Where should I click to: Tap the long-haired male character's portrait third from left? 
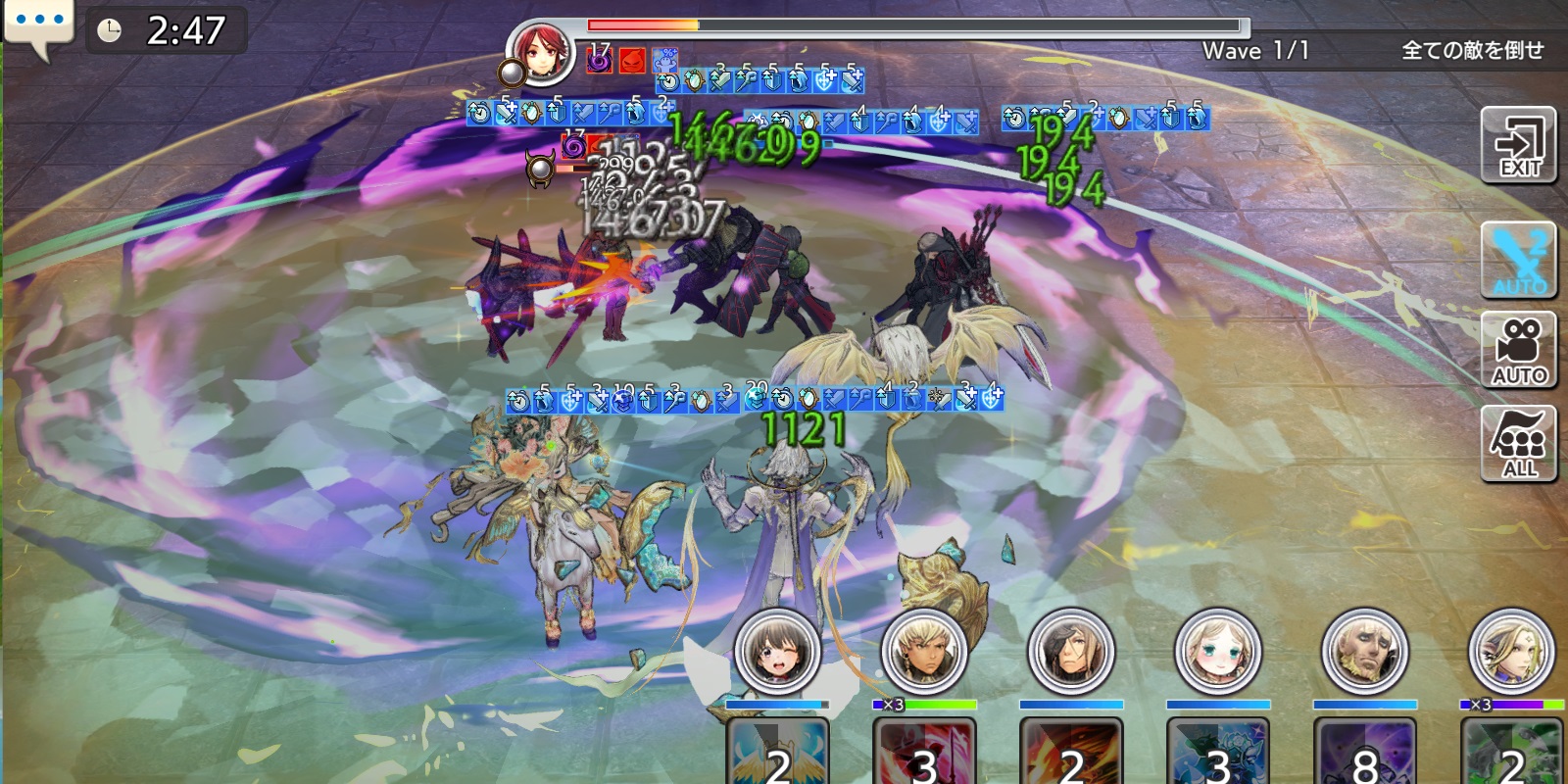1071,652
